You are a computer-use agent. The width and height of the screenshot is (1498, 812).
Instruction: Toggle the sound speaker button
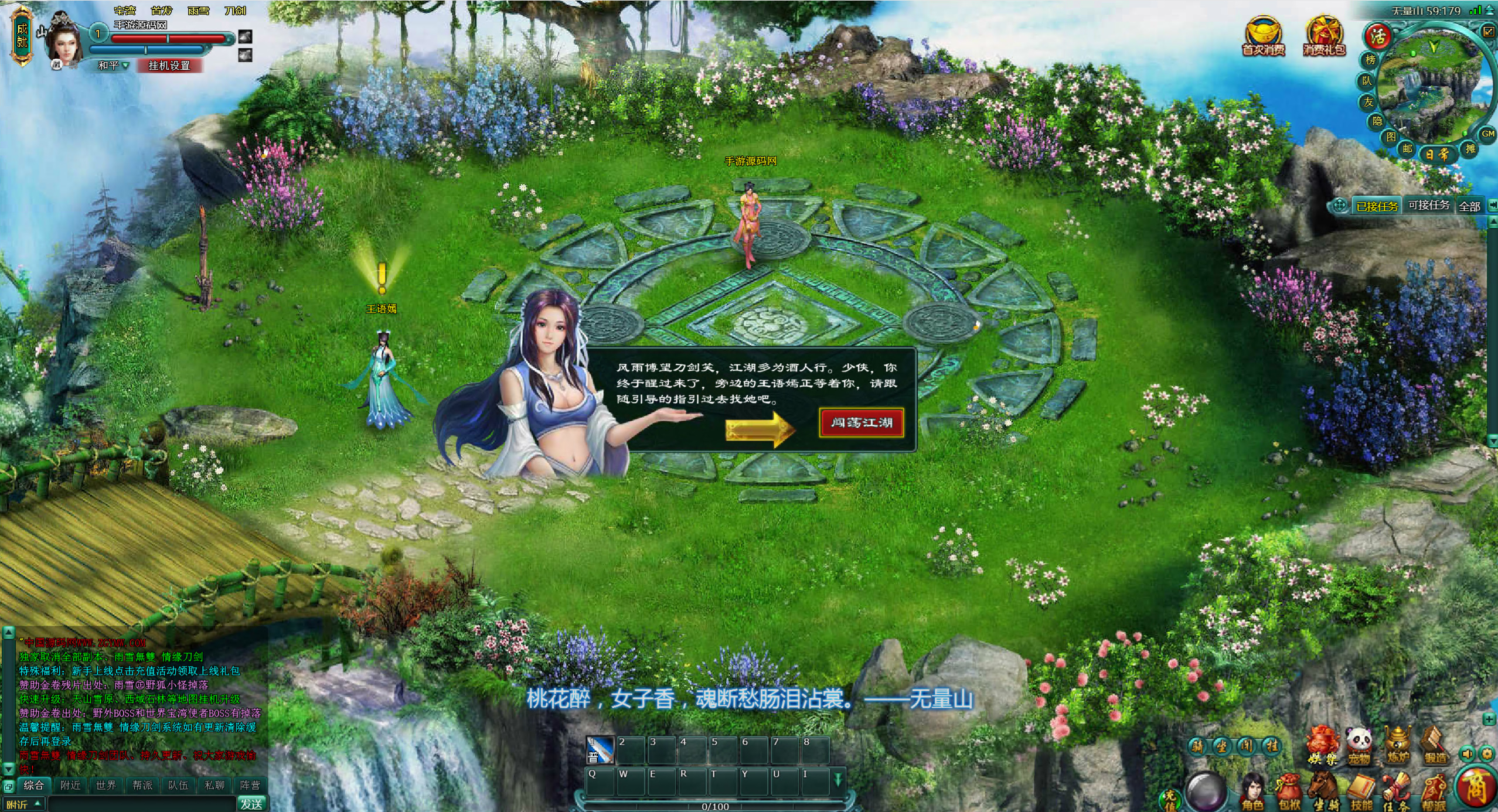point(1467,754)
